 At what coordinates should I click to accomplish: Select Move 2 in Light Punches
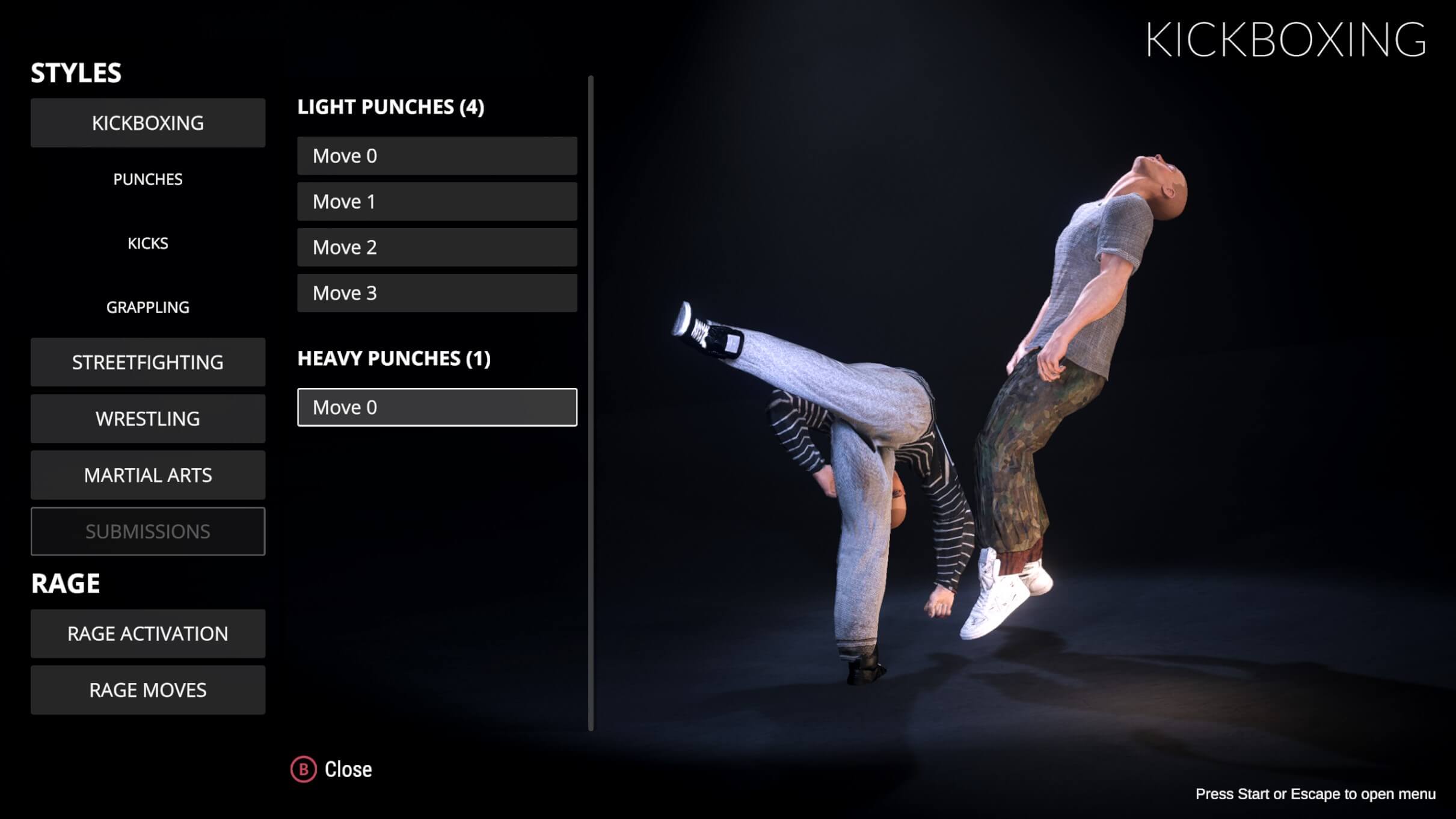click(437, 247)
